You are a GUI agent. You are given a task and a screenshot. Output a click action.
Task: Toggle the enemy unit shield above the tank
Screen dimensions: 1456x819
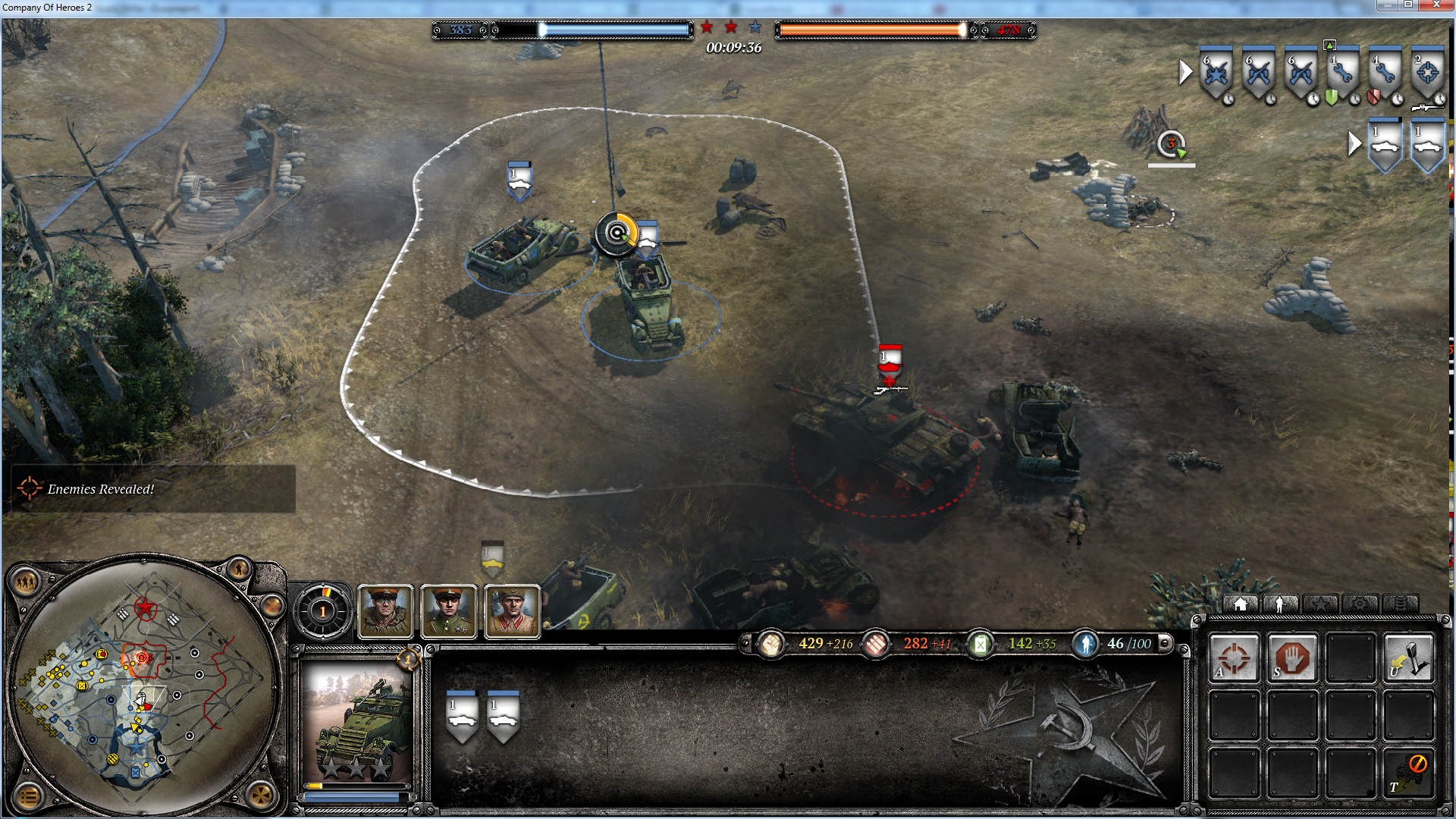[889, 356]
